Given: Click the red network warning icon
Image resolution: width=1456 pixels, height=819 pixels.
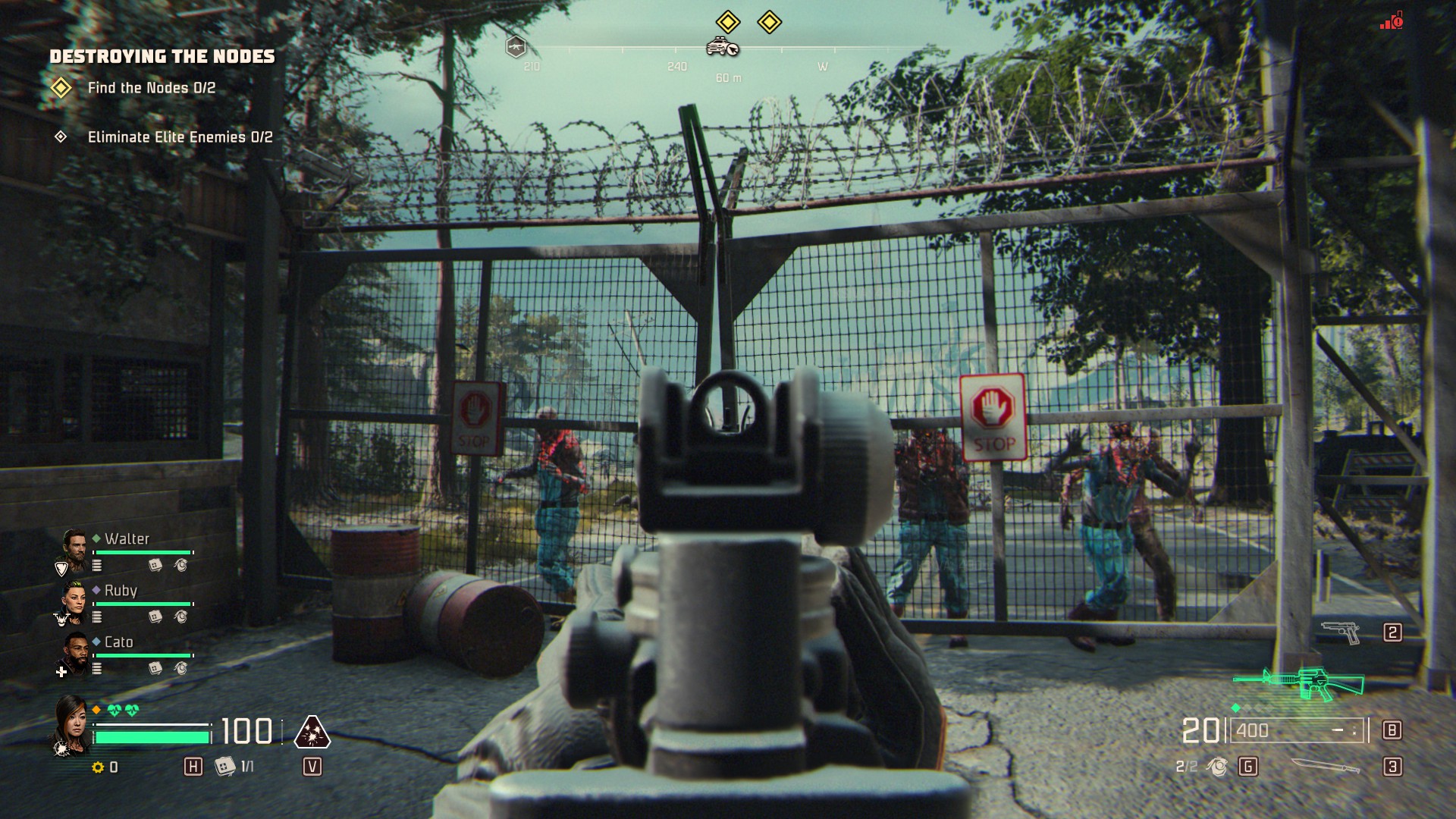Looking at the screenshot, I should tap(1392, 20).
